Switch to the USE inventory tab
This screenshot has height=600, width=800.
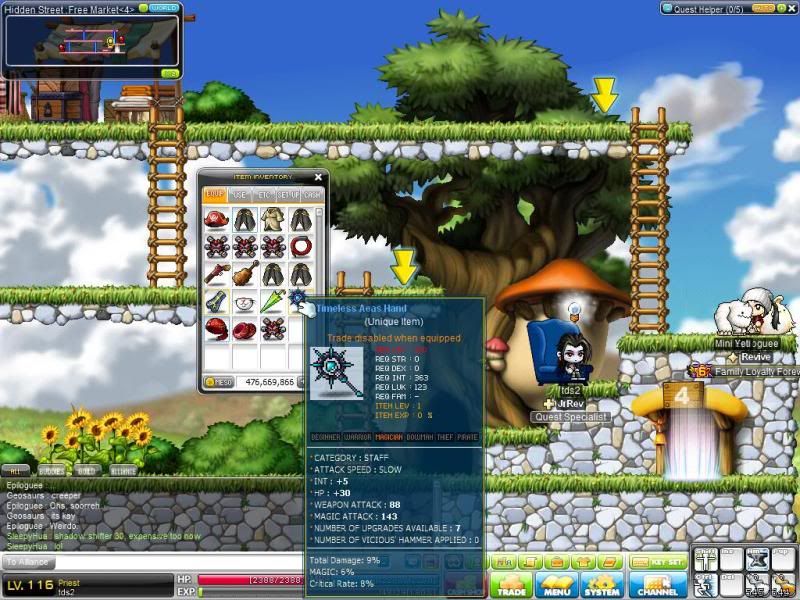[240, 194]
